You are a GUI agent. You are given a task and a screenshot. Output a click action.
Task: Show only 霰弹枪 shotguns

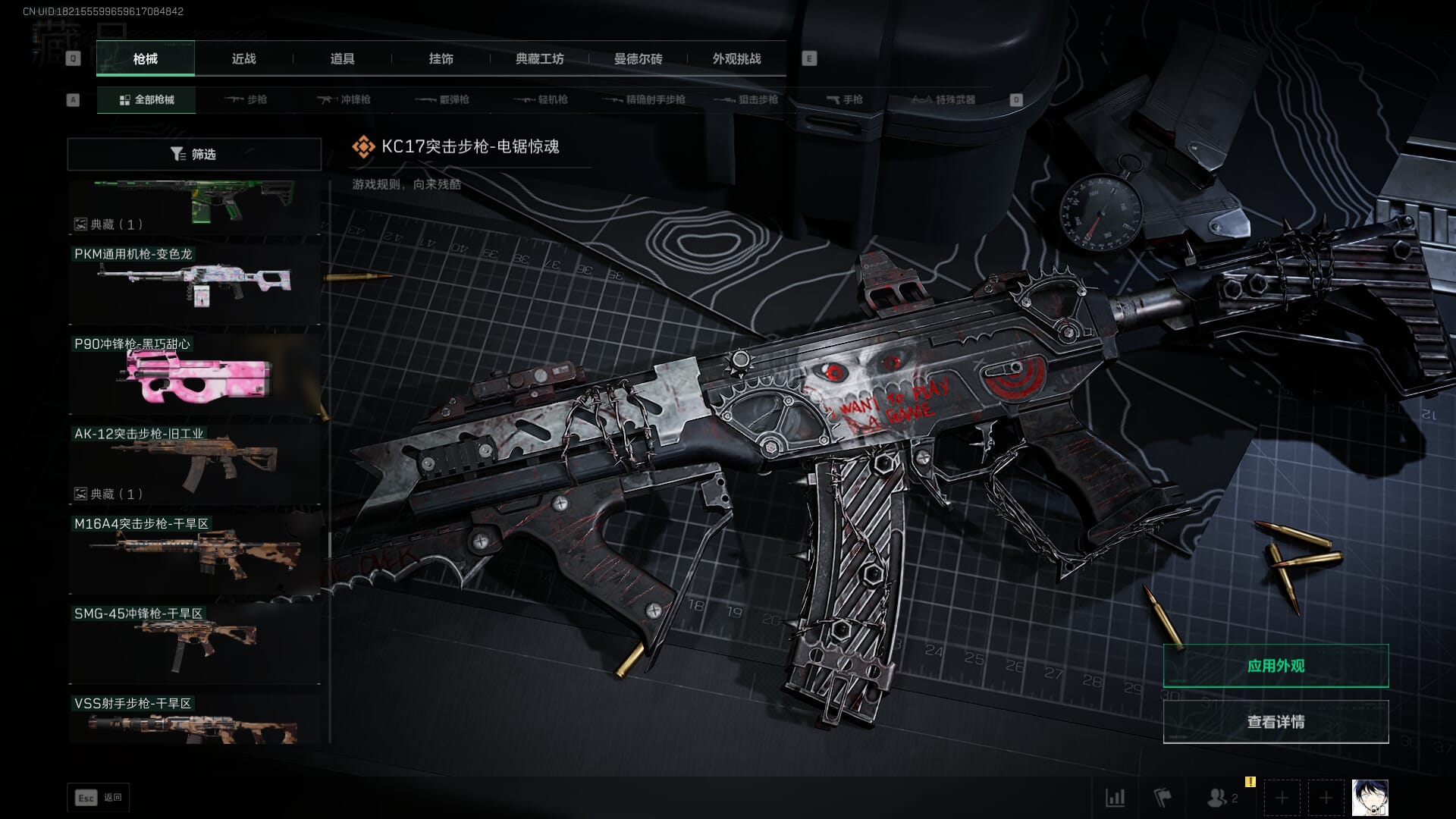443,99
